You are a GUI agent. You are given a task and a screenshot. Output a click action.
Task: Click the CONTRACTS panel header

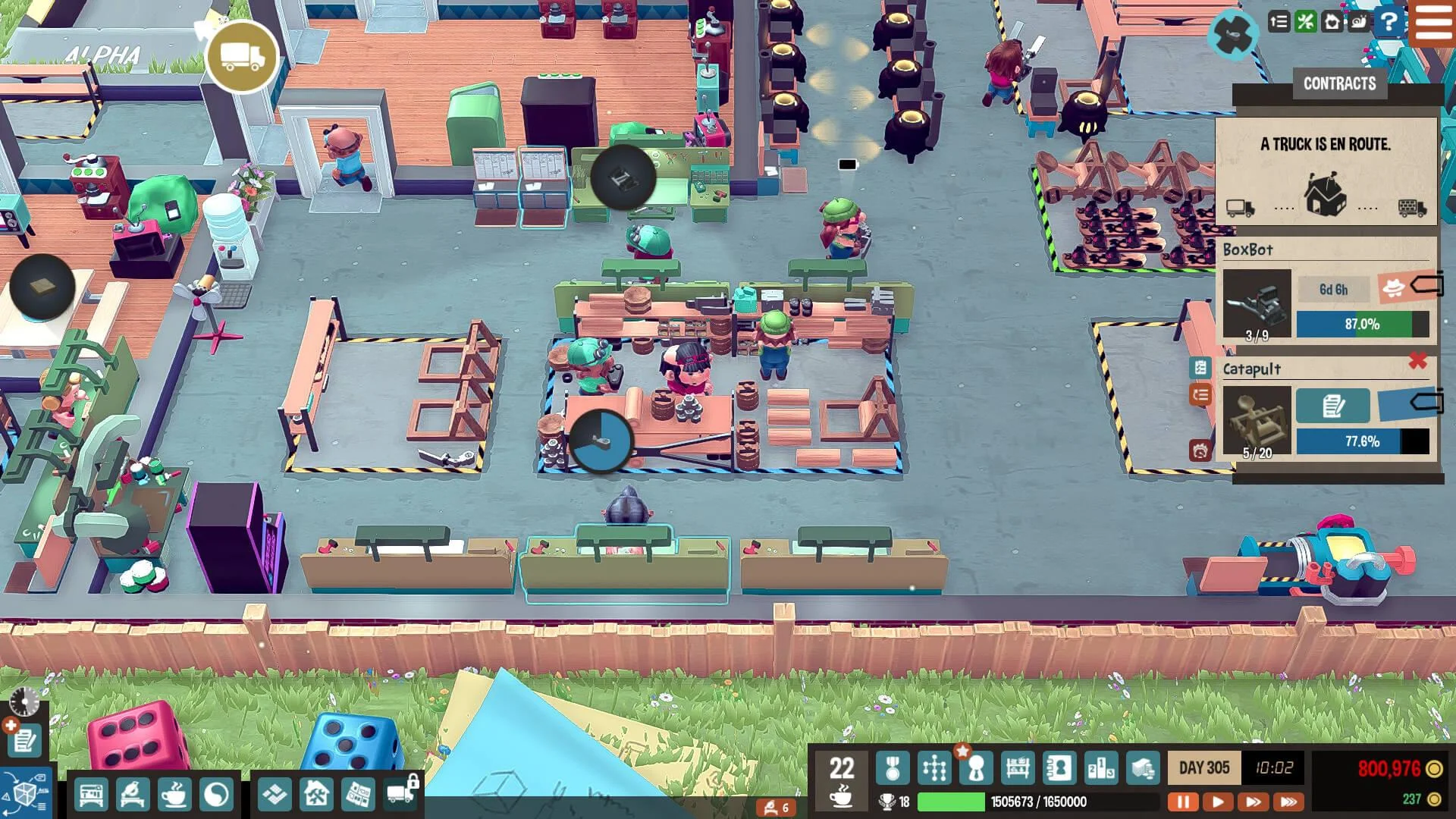1339,83
